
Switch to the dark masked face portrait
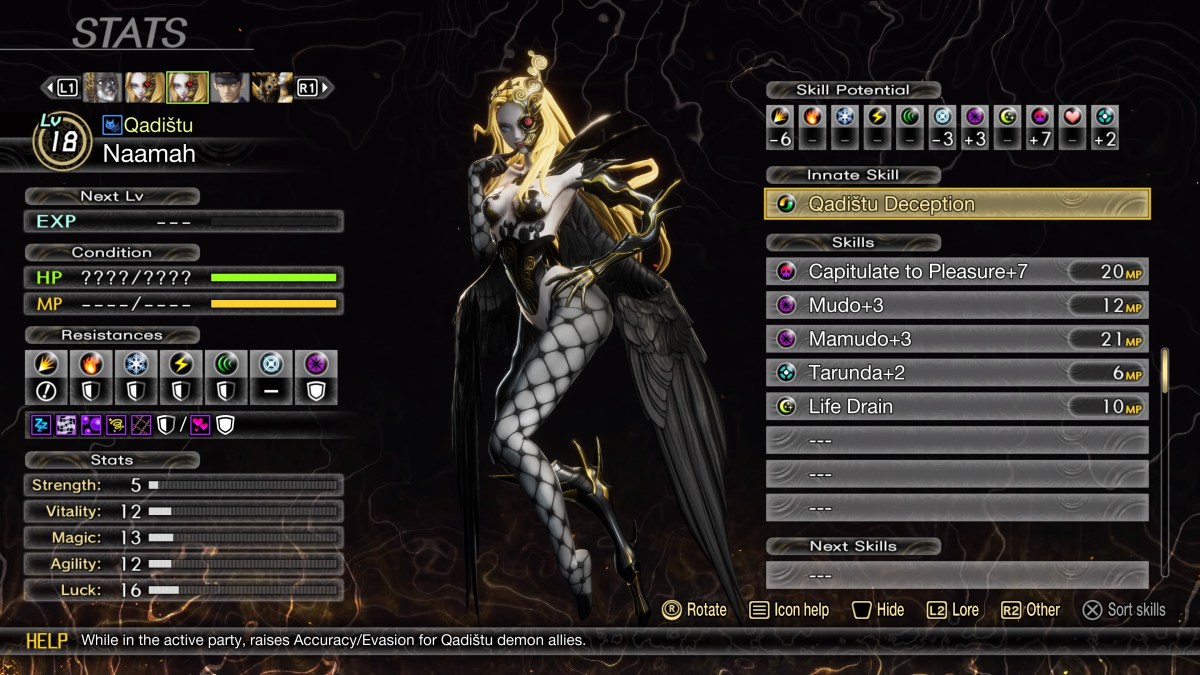[103, 88]
